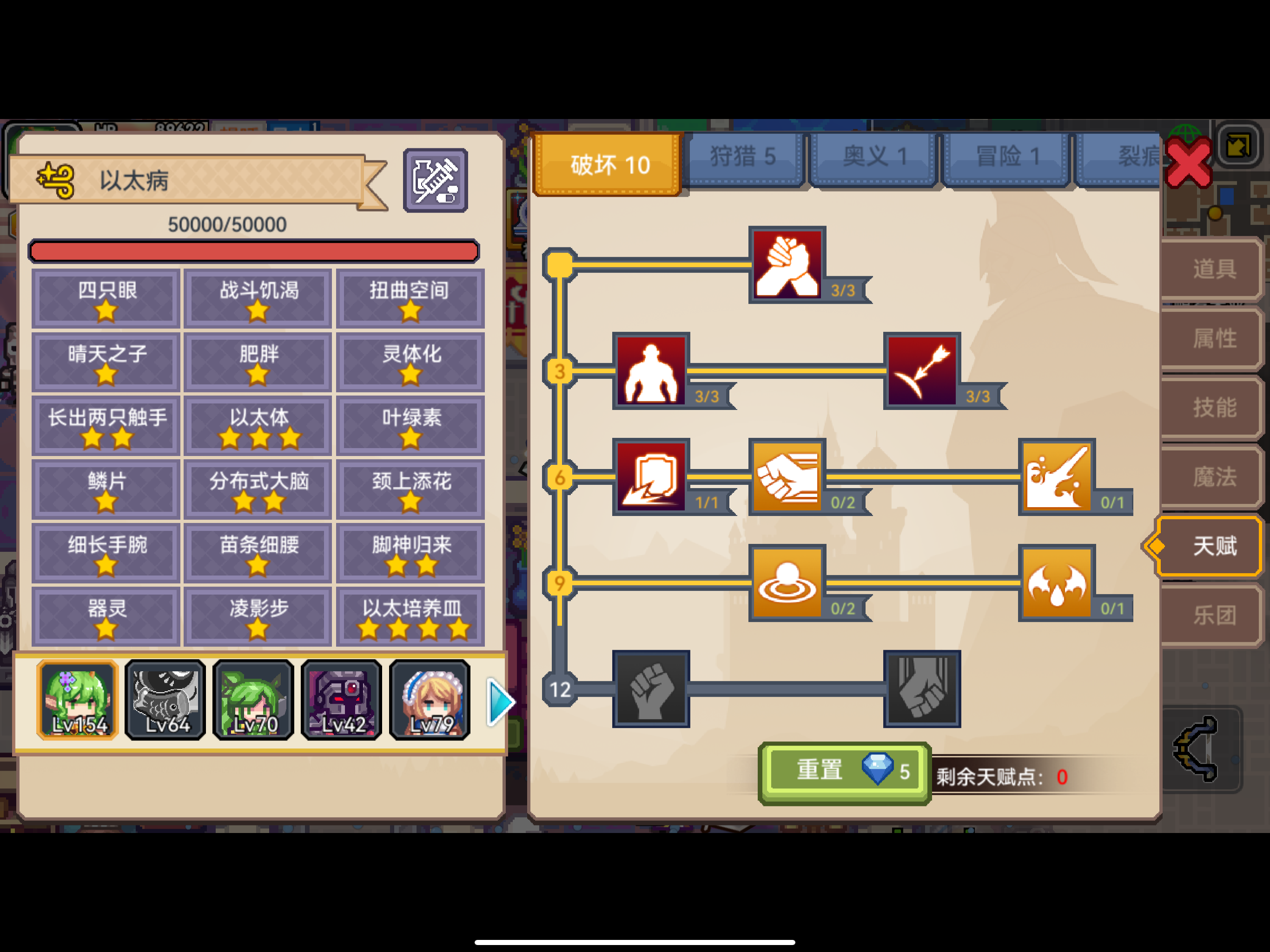Select the Lv64 character thumbnail
1270x952 pixels.
click(165, 701)
